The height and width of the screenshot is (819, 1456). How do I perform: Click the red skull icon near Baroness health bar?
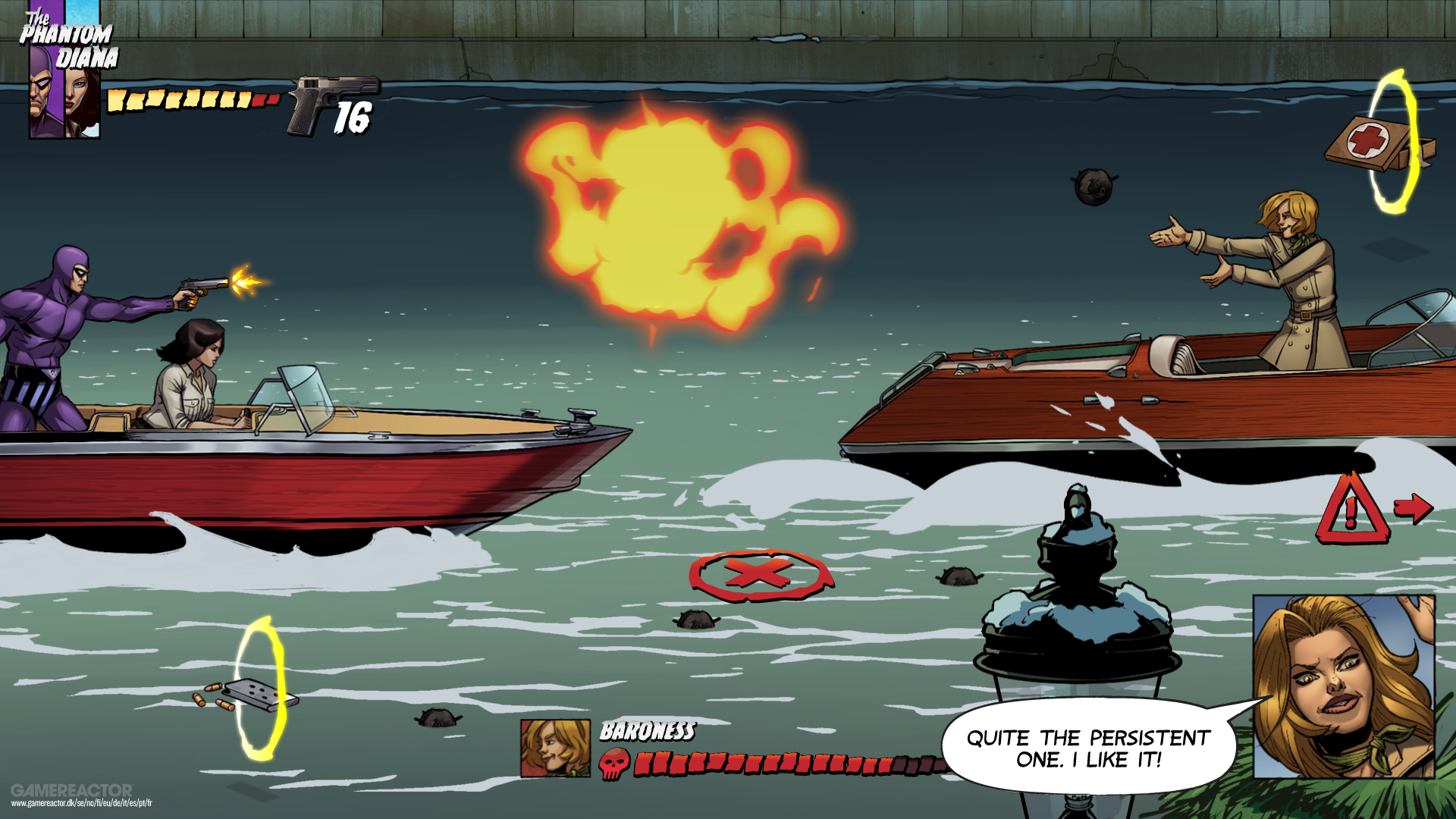[614, 762]
